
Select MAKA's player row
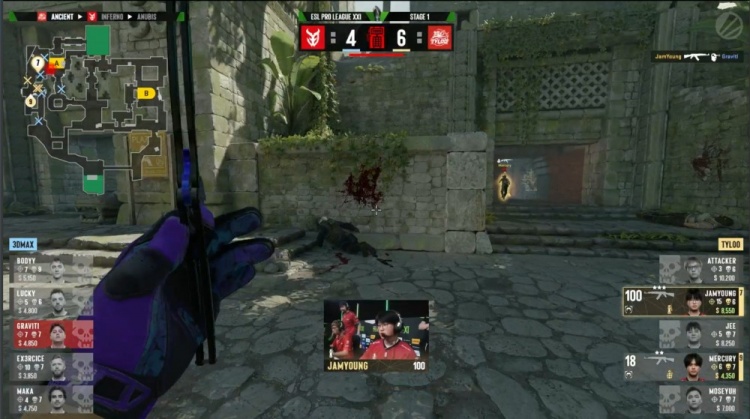tap(49, 398)
